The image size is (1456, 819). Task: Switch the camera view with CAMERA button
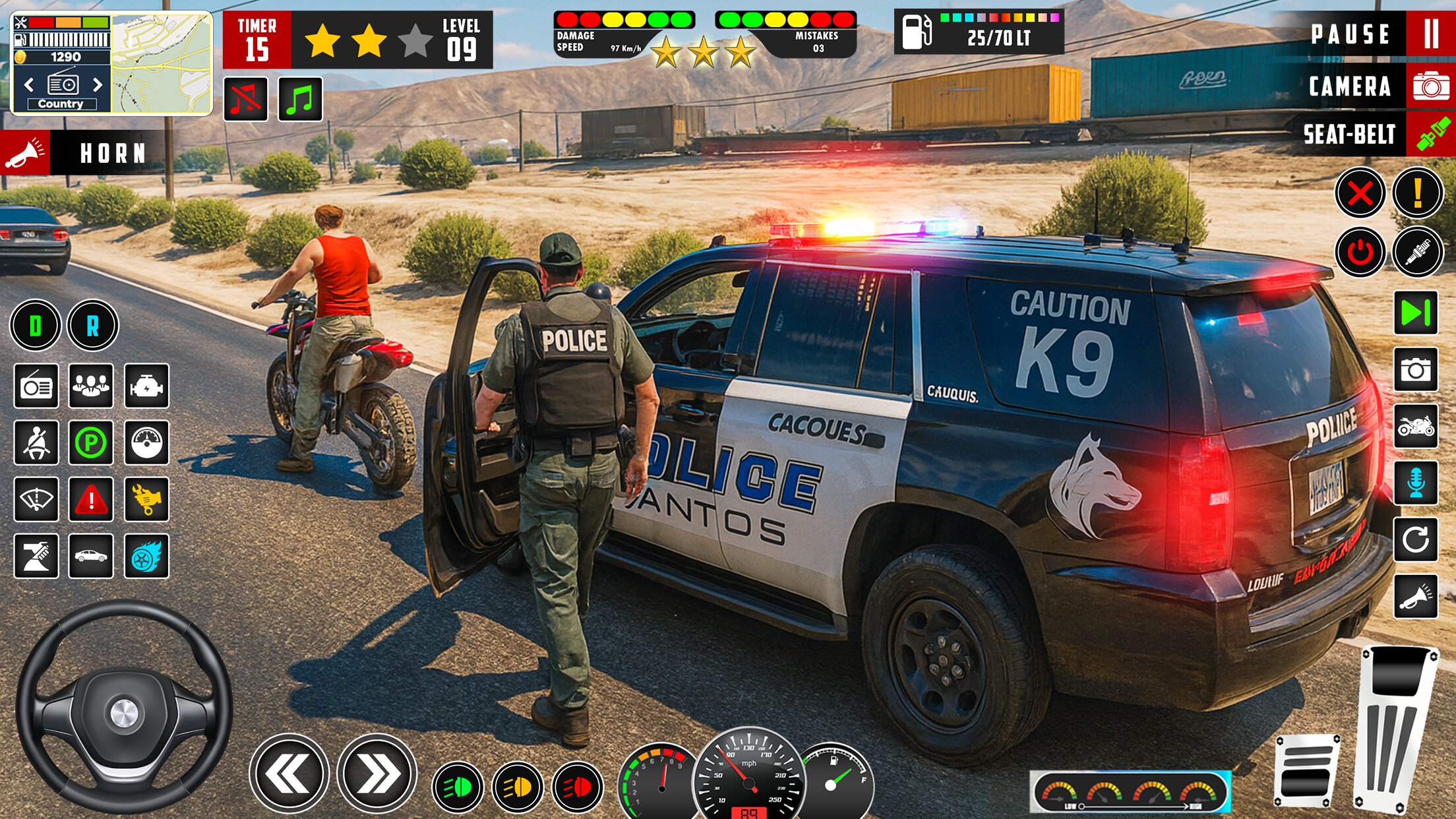pos(1430,86)
